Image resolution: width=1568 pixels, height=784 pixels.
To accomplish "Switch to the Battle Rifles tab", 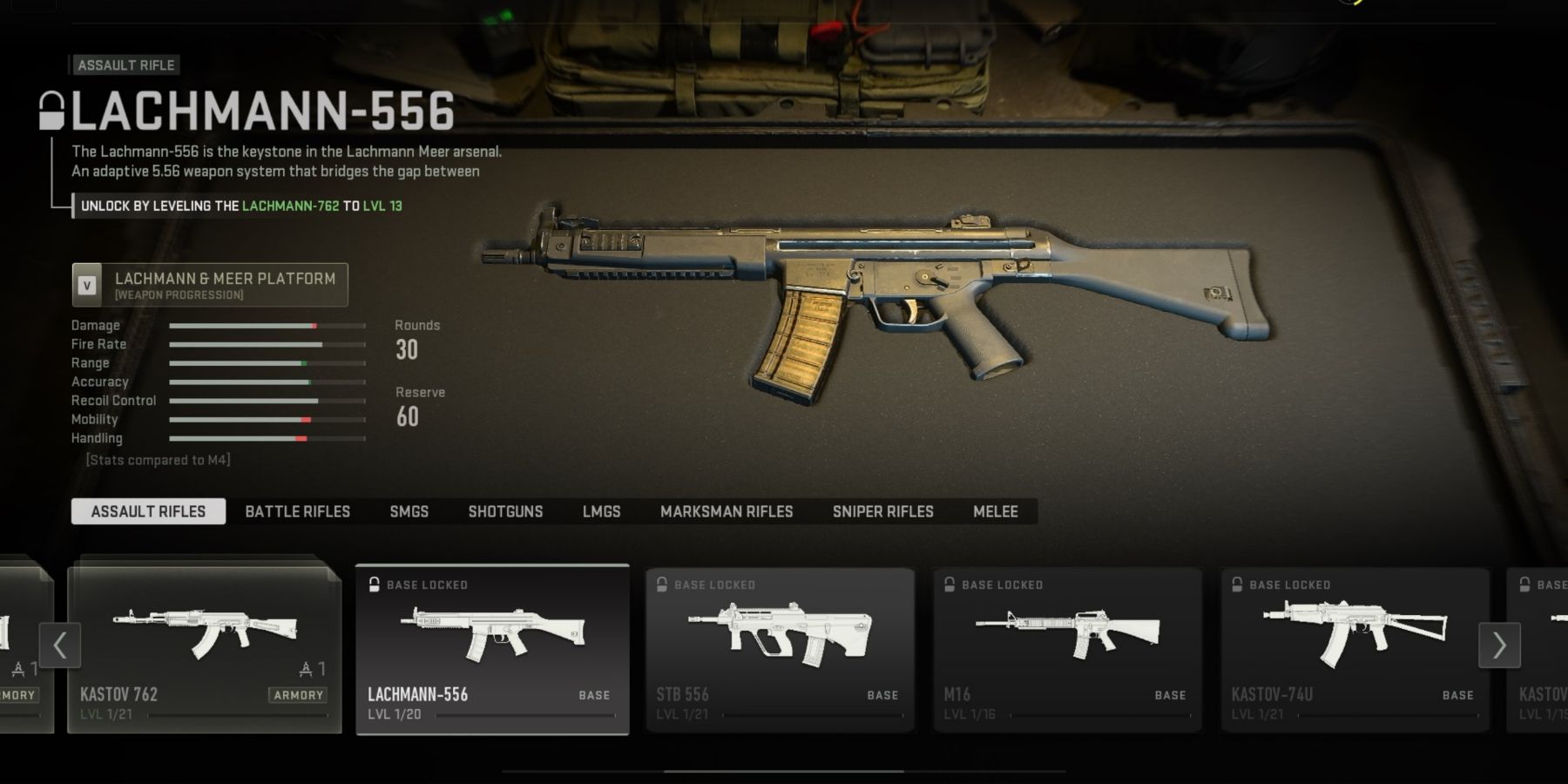I will tap(297, 511).
